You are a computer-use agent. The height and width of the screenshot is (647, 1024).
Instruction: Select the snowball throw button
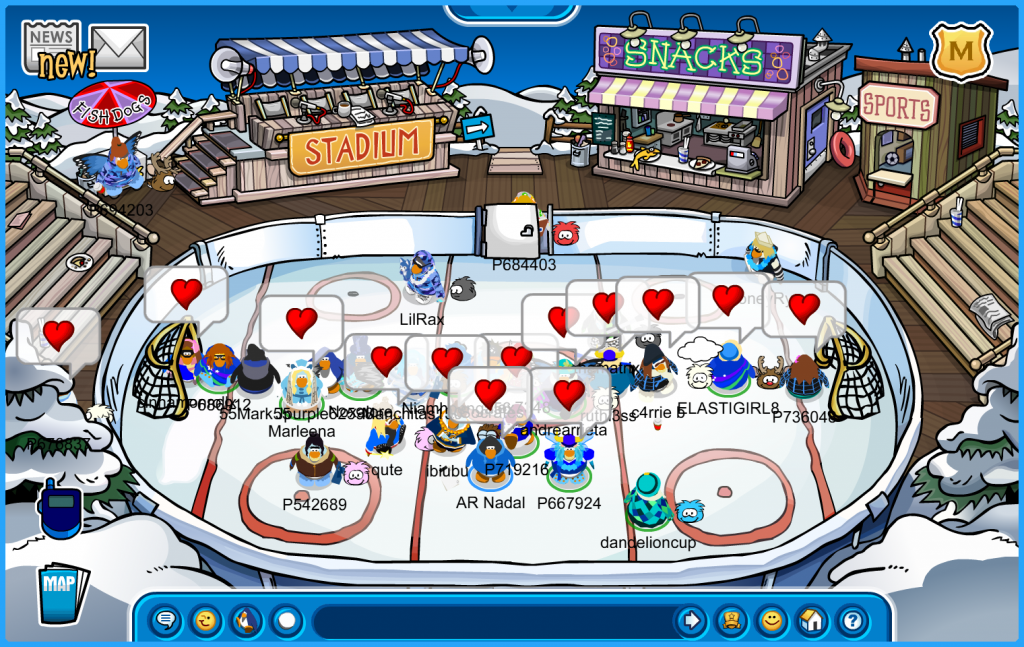tap(287, 621)
